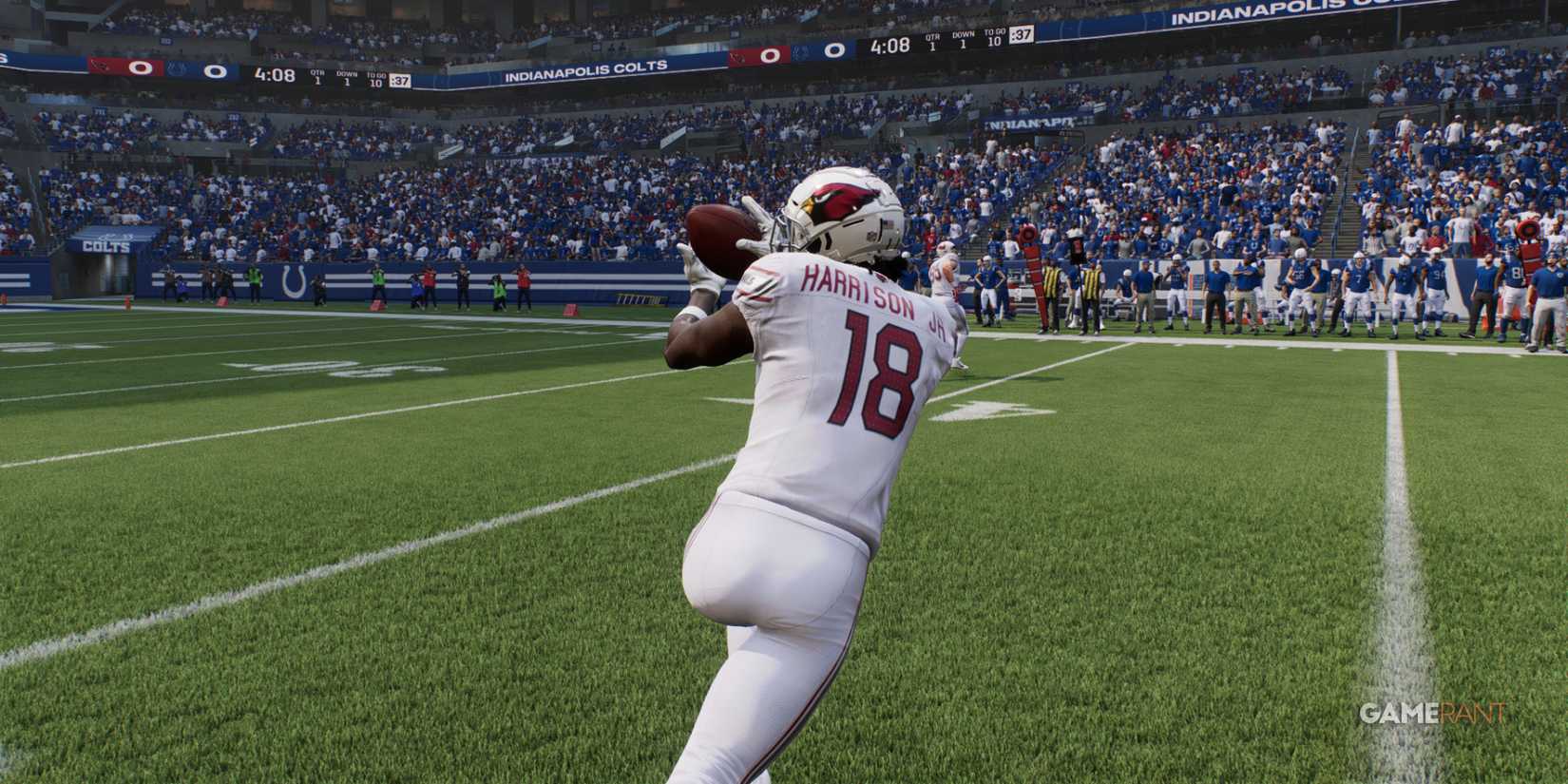Click the Colts logo on the left scoreboard

tap(177, 69)
